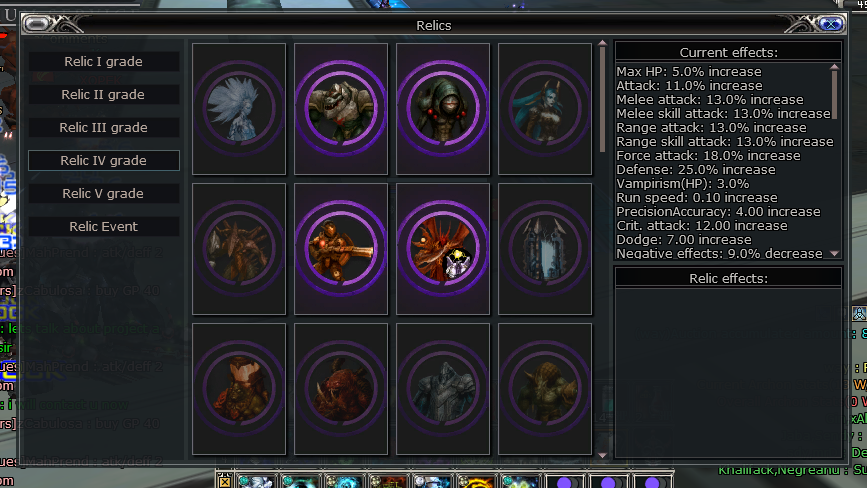Click the Current effects scroll-down arrow

click(x=835, y=254)
